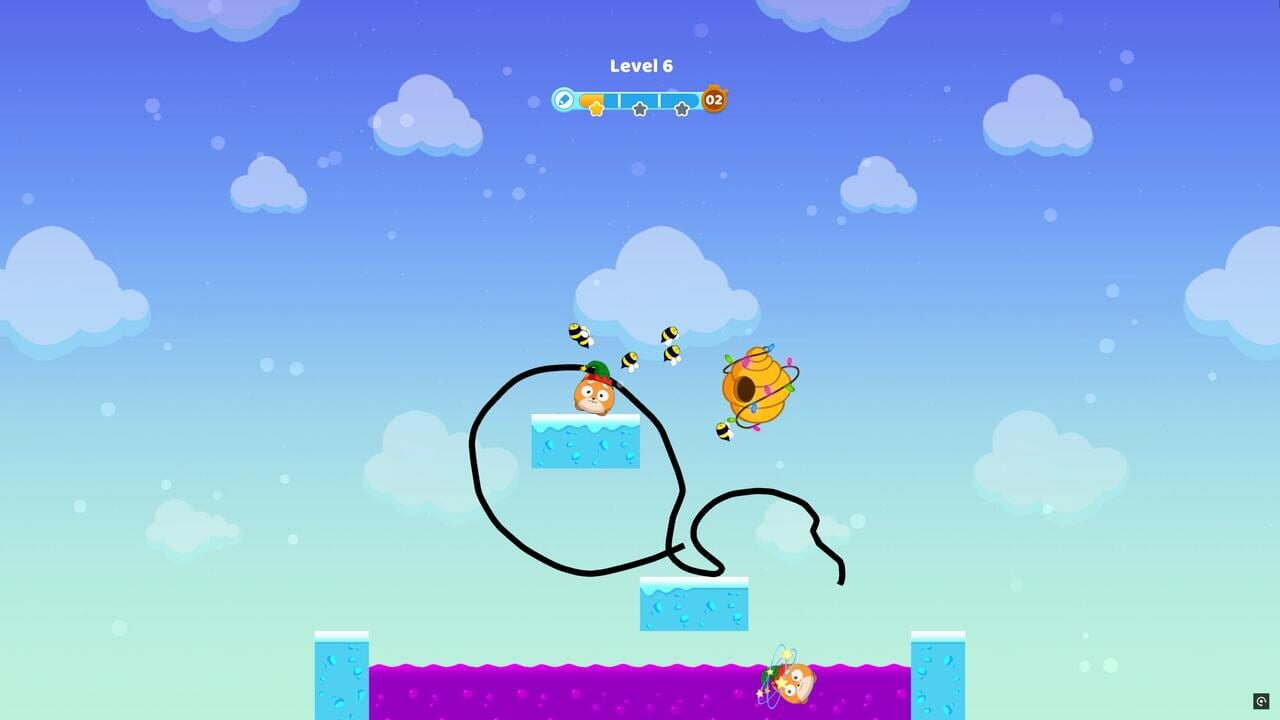Select the pencil drawing tool icon
This screenshot has height=720, width=1280.
563,100
